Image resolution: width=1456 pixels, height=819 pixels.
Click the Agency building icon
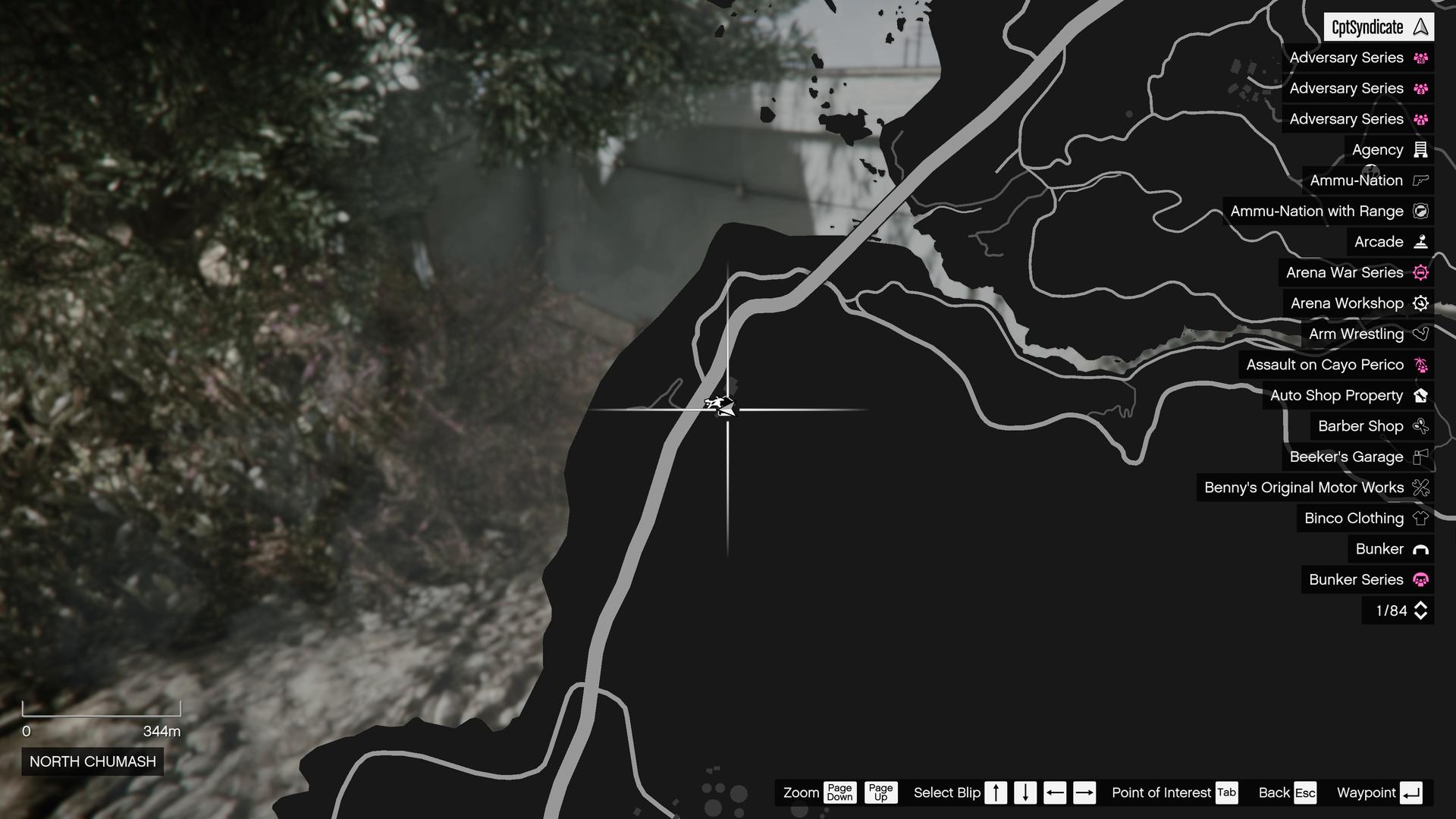(1420, 149)
